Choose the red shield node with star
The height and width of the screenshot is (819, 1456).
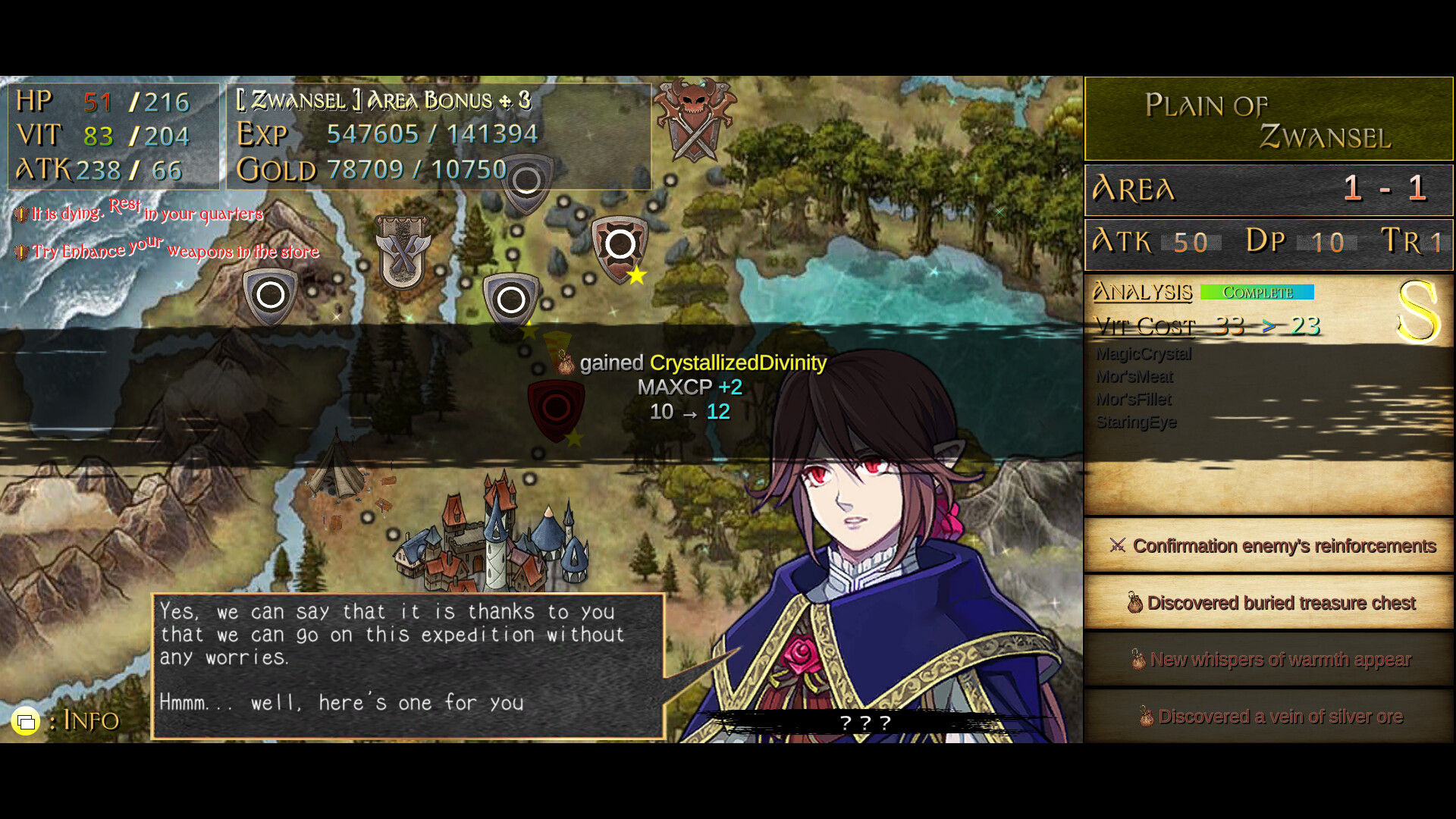[620, 246]
